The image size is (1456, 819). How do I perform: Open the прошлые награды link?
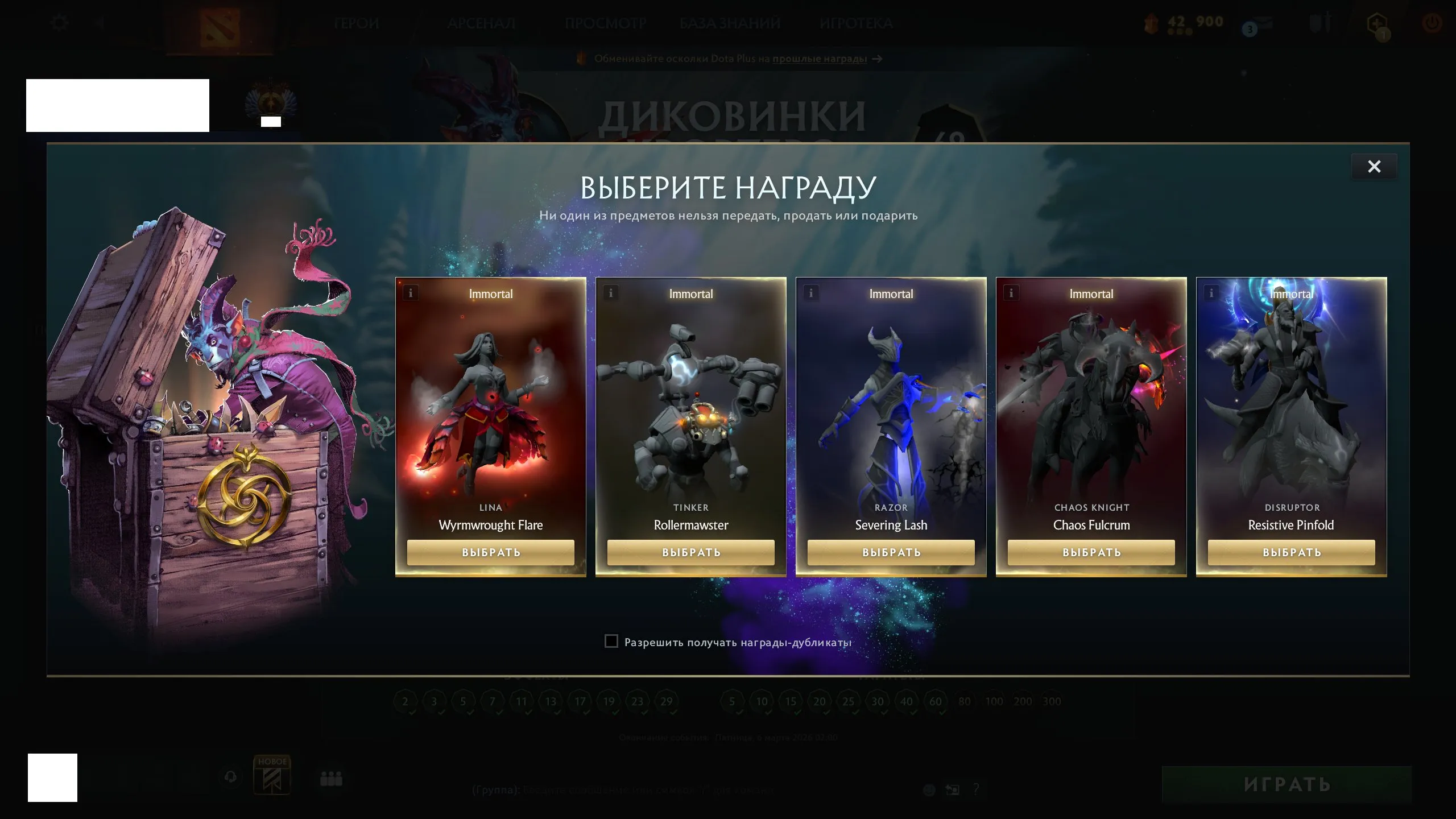[820, 59]
